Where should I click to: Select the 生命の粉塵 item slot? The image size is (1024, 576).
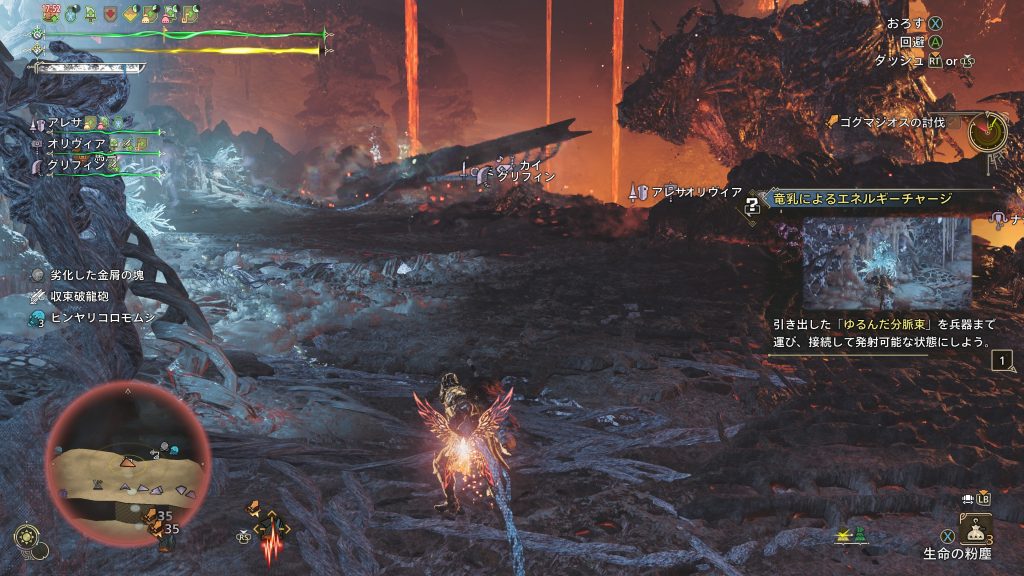click(975, 528)
